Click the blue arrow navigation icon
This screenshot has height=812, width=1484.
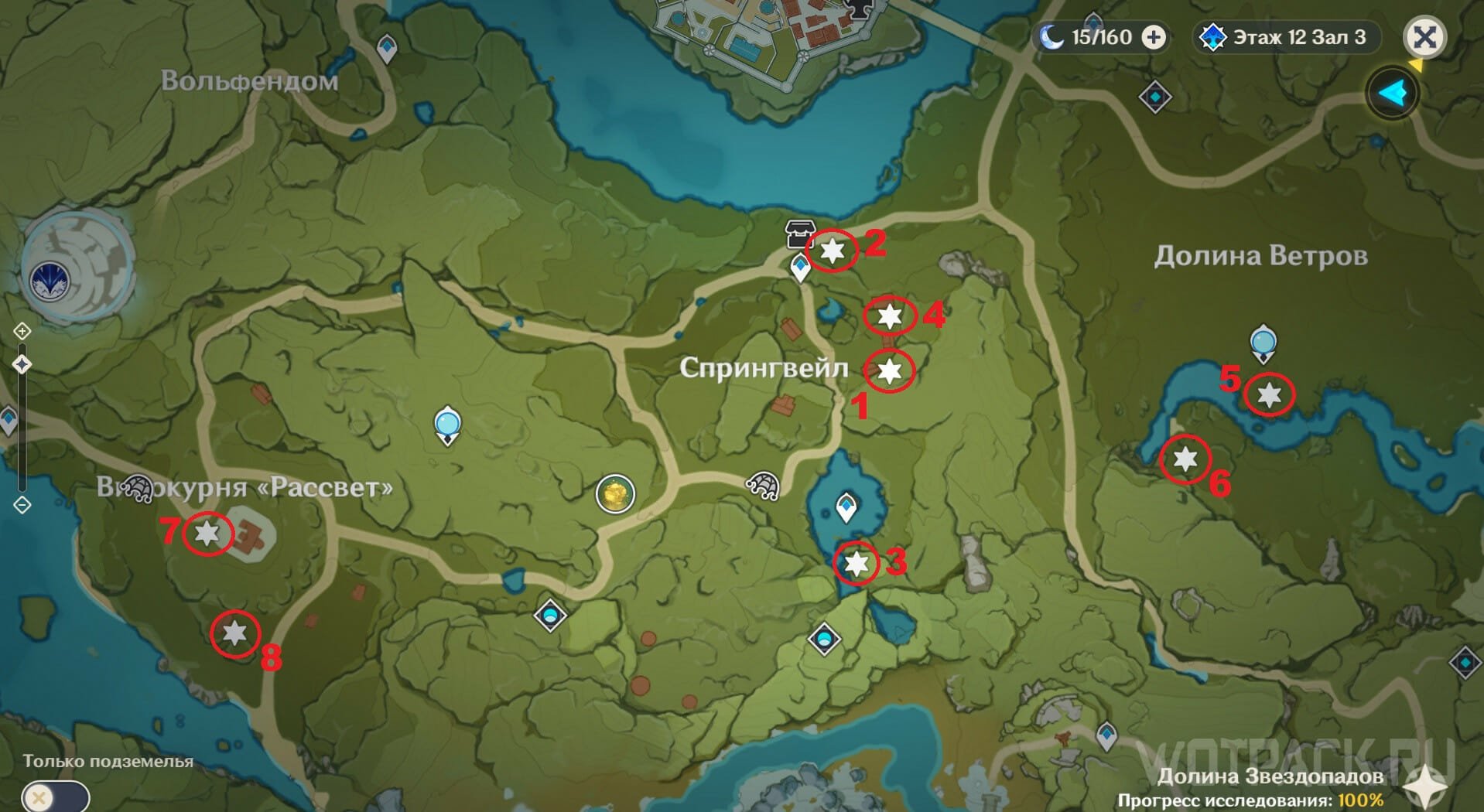pos(1393,94)
